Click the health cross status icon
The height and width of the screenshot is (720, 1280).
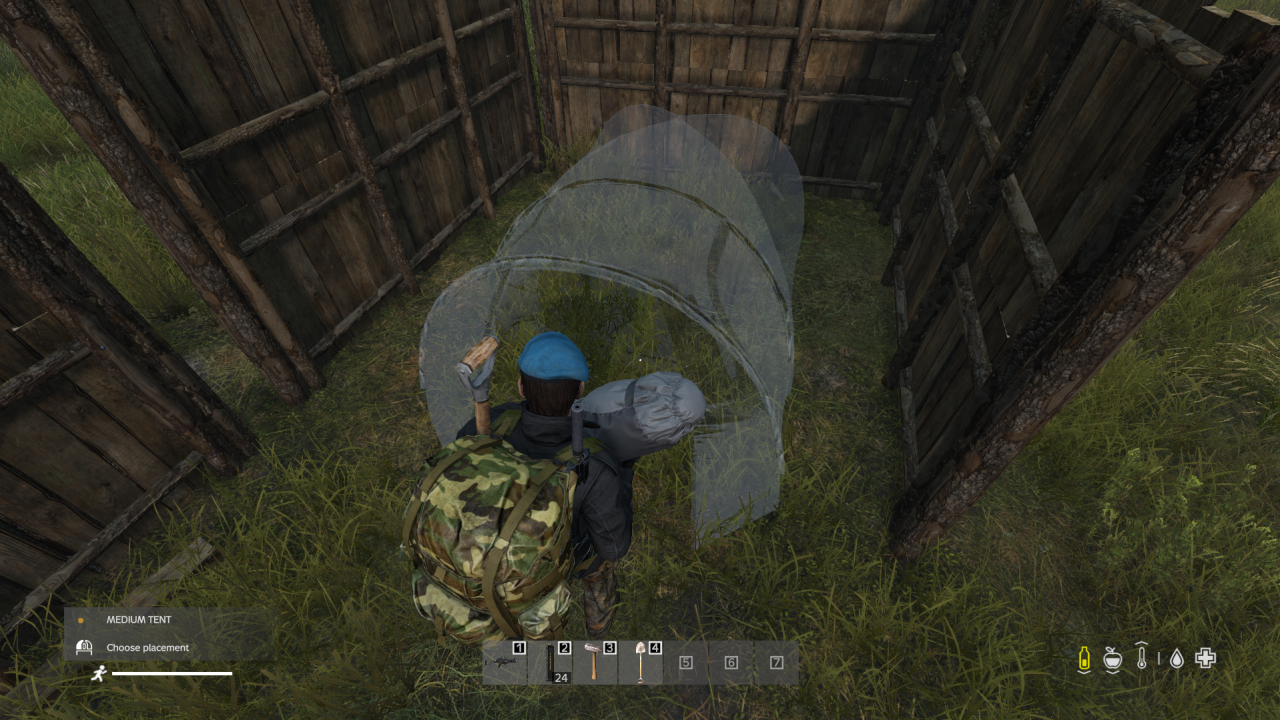(1205, 658)
